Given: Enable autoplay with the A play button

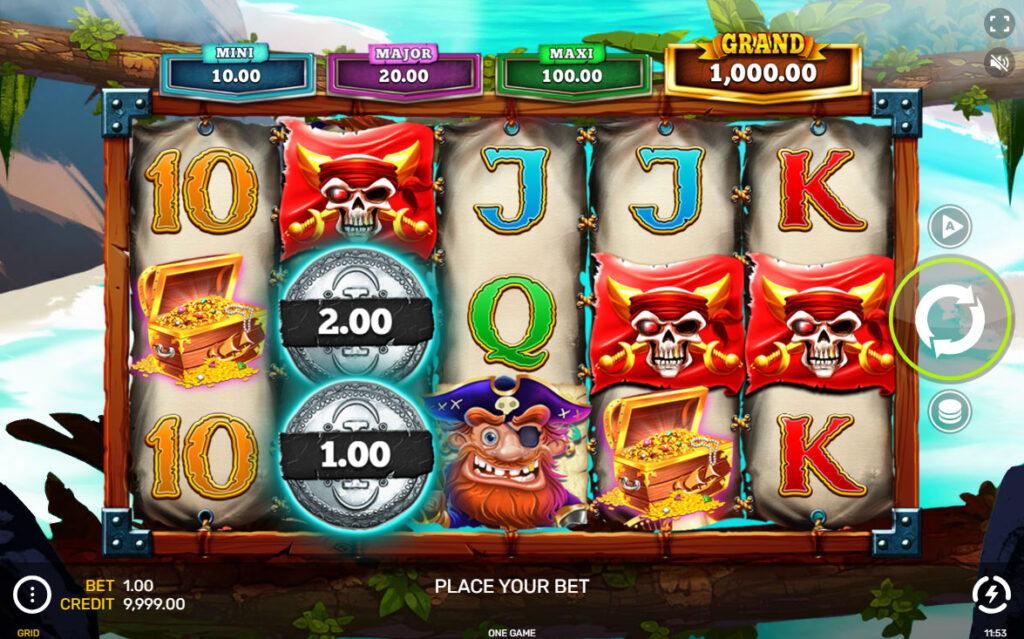Looking at the screenshot, I should (949, 228).
